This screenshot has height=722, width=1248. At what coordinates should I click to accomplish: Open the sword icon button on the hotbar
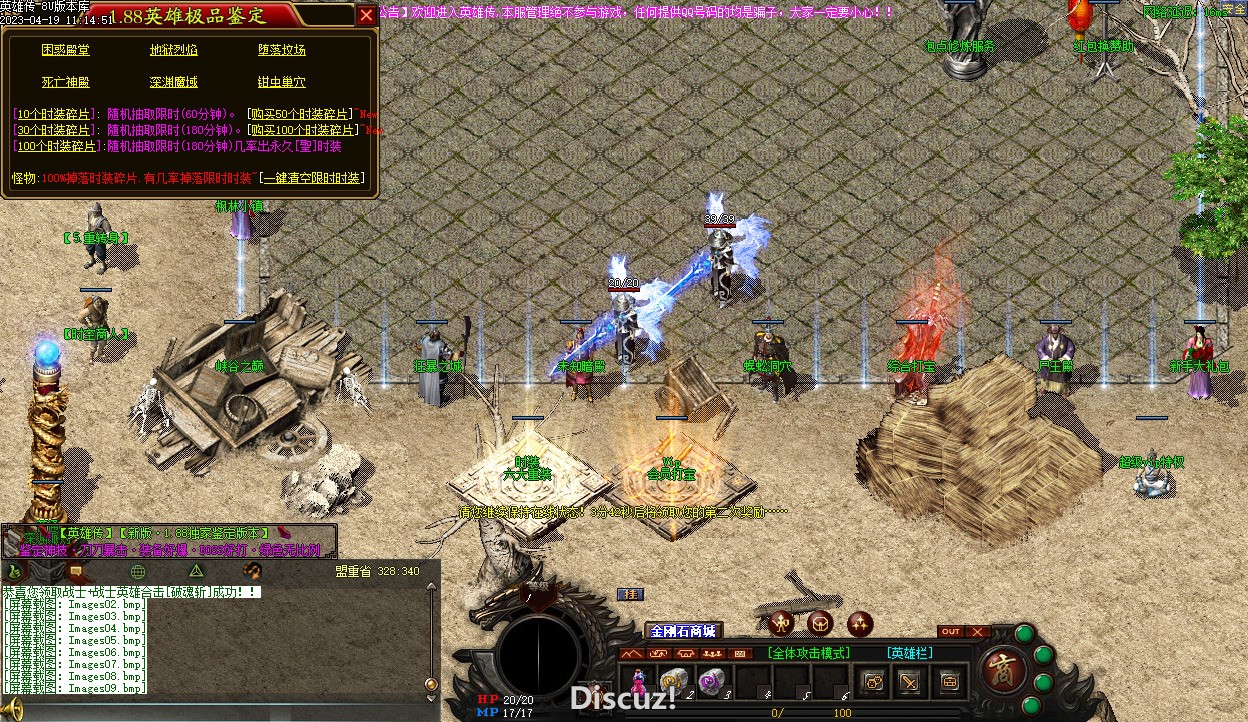coord(910,682)
